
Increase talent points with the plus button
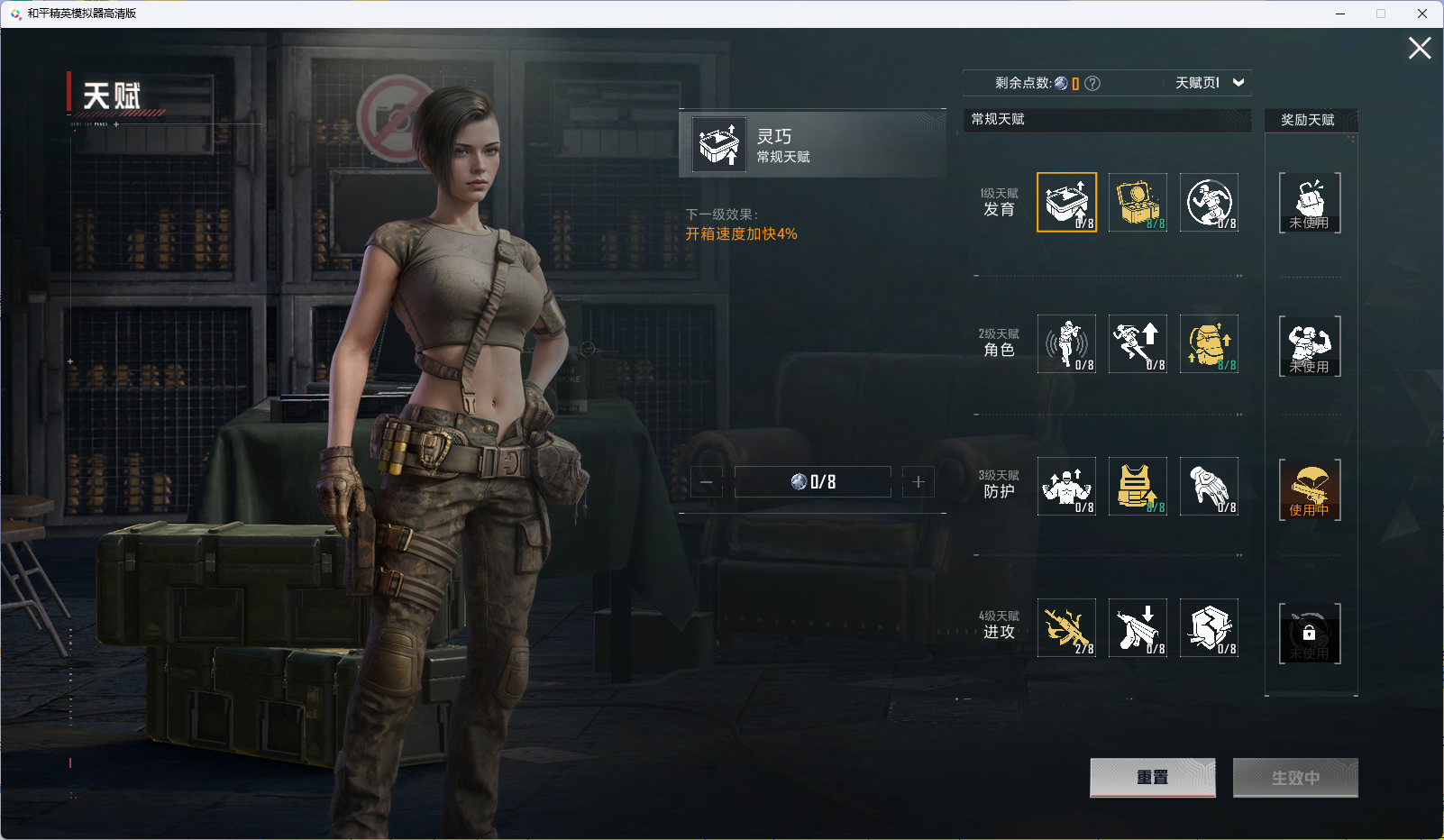click(x=918, y=482)
